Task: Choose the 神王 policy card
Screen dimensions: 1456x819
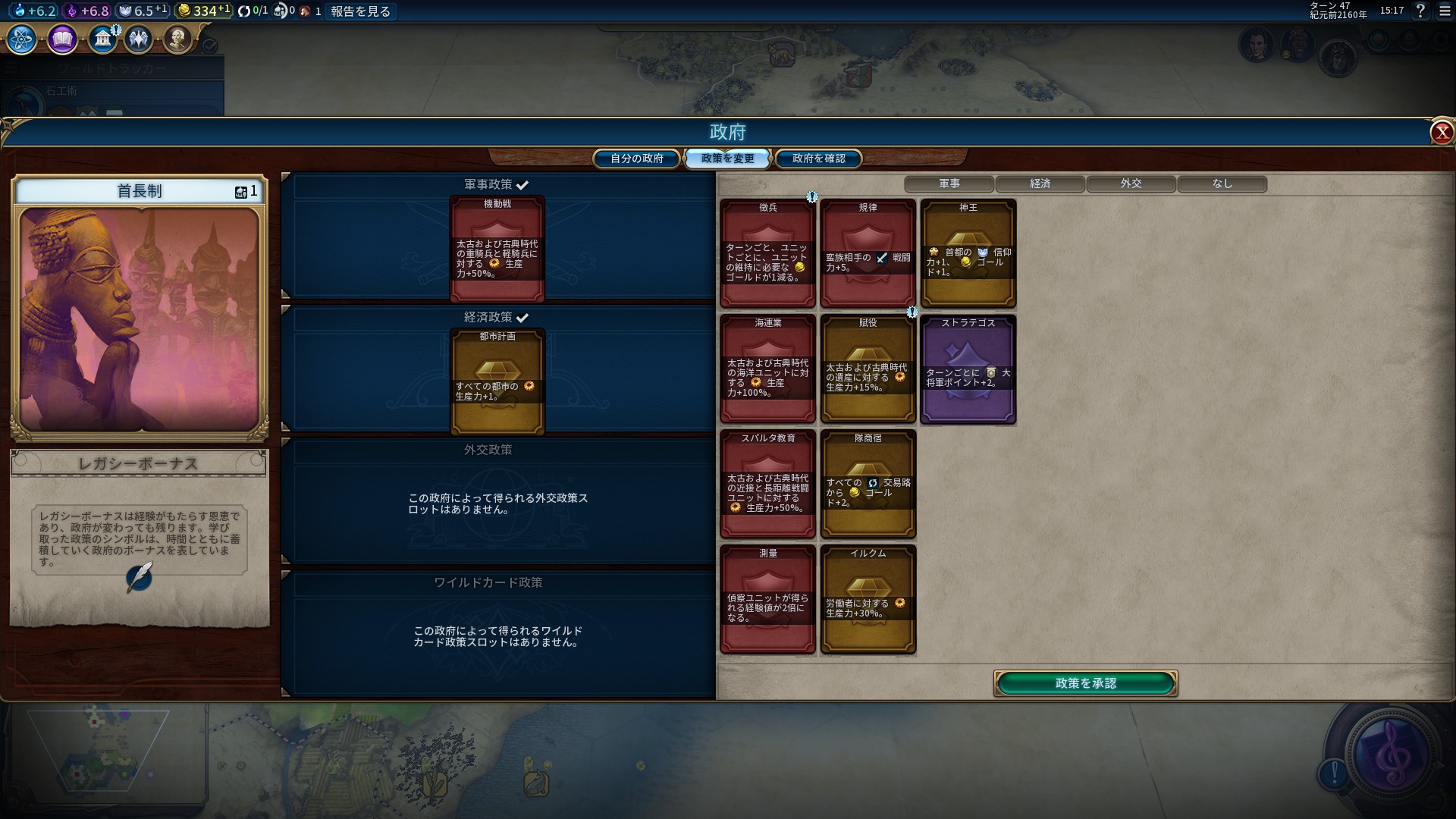Action: tap(968, 253)
